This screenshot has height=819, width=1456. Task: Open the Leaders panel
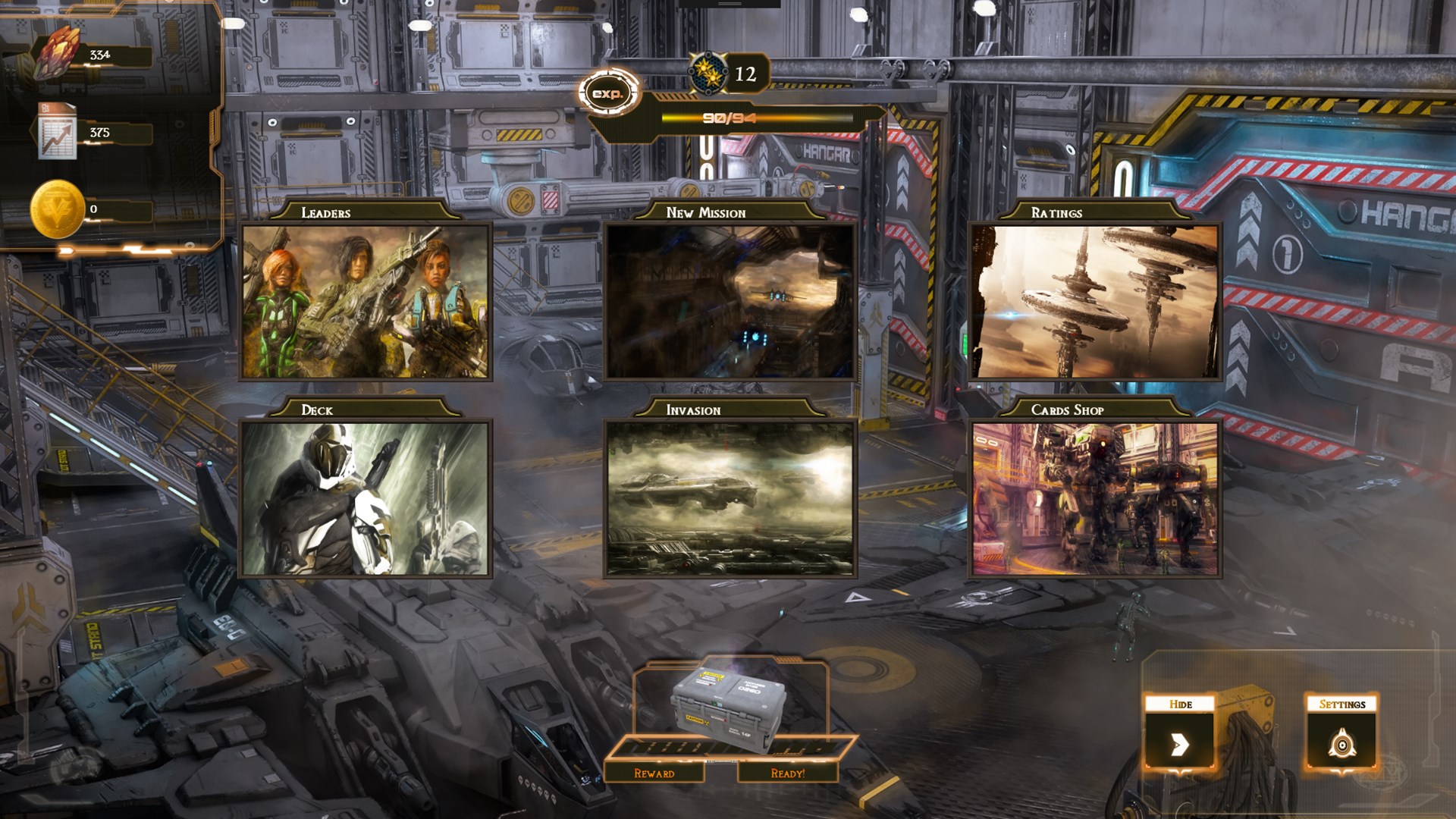[366, 301]
